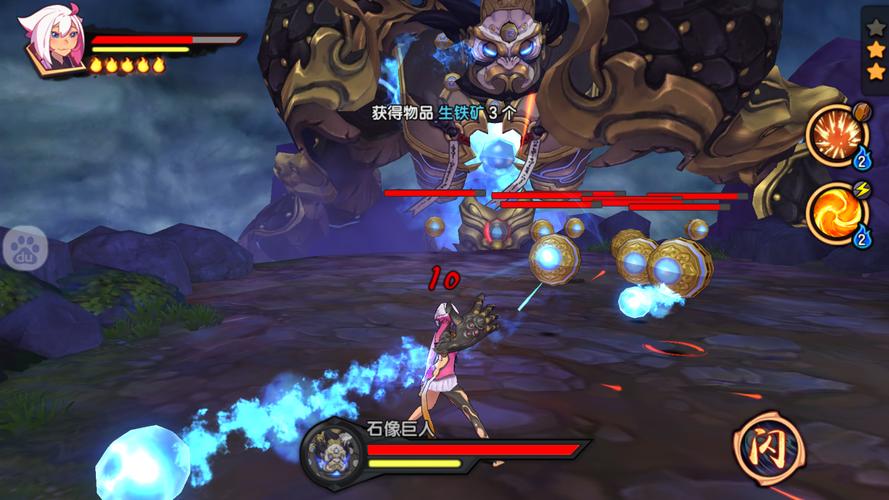Activate the swirling fireball skill
This screenshot has width=889, height=500.
click(x=837, y=213)
